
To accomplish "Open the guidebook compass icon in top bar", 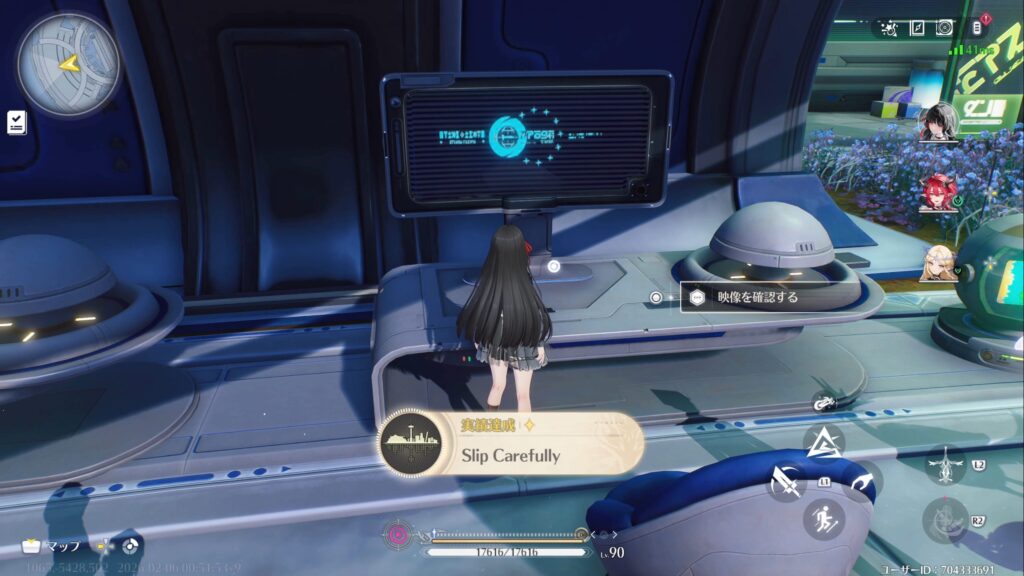I will coord(917,28).
